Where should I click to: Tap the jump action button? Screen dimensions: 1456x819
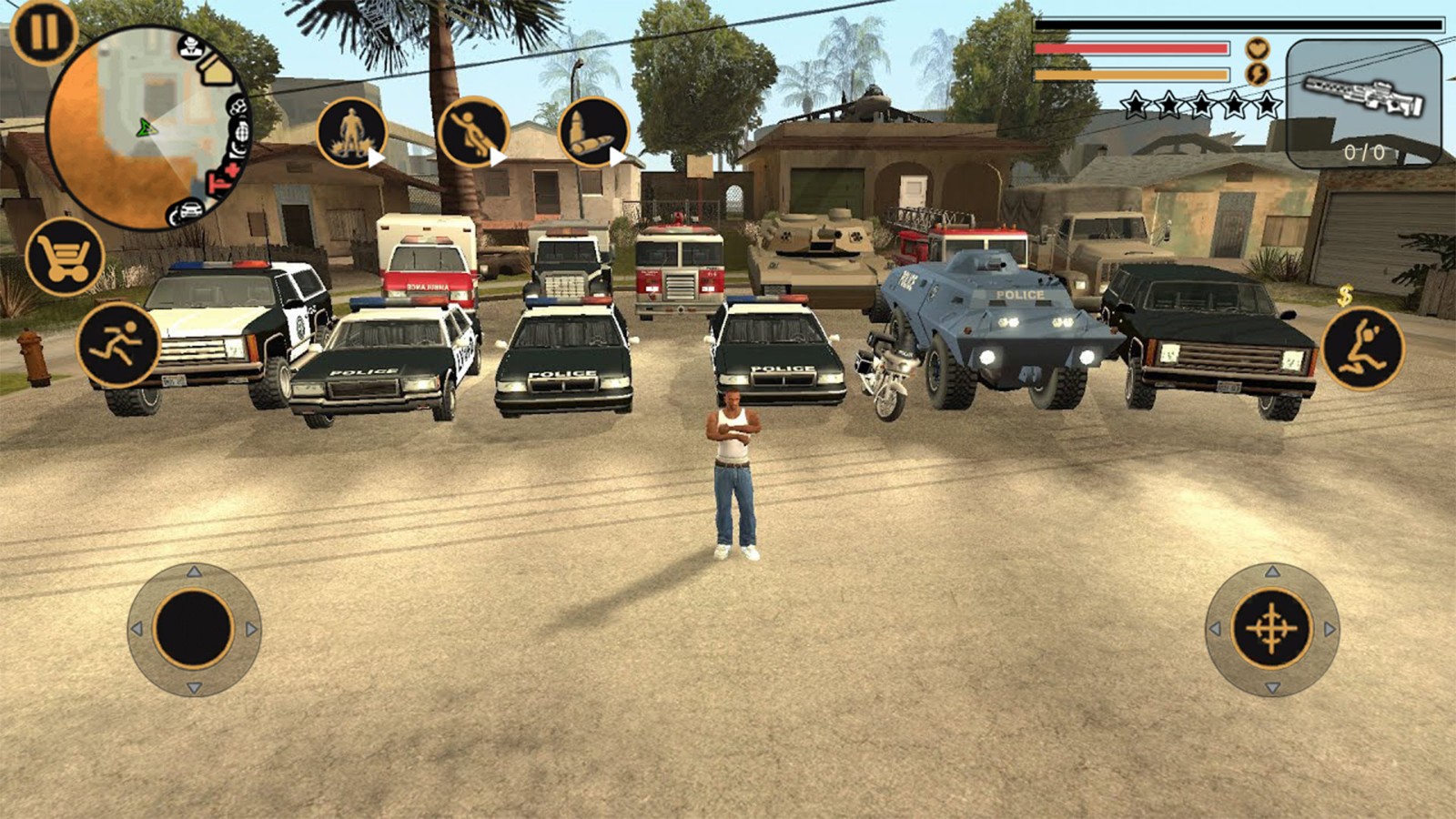[1361, 348]
